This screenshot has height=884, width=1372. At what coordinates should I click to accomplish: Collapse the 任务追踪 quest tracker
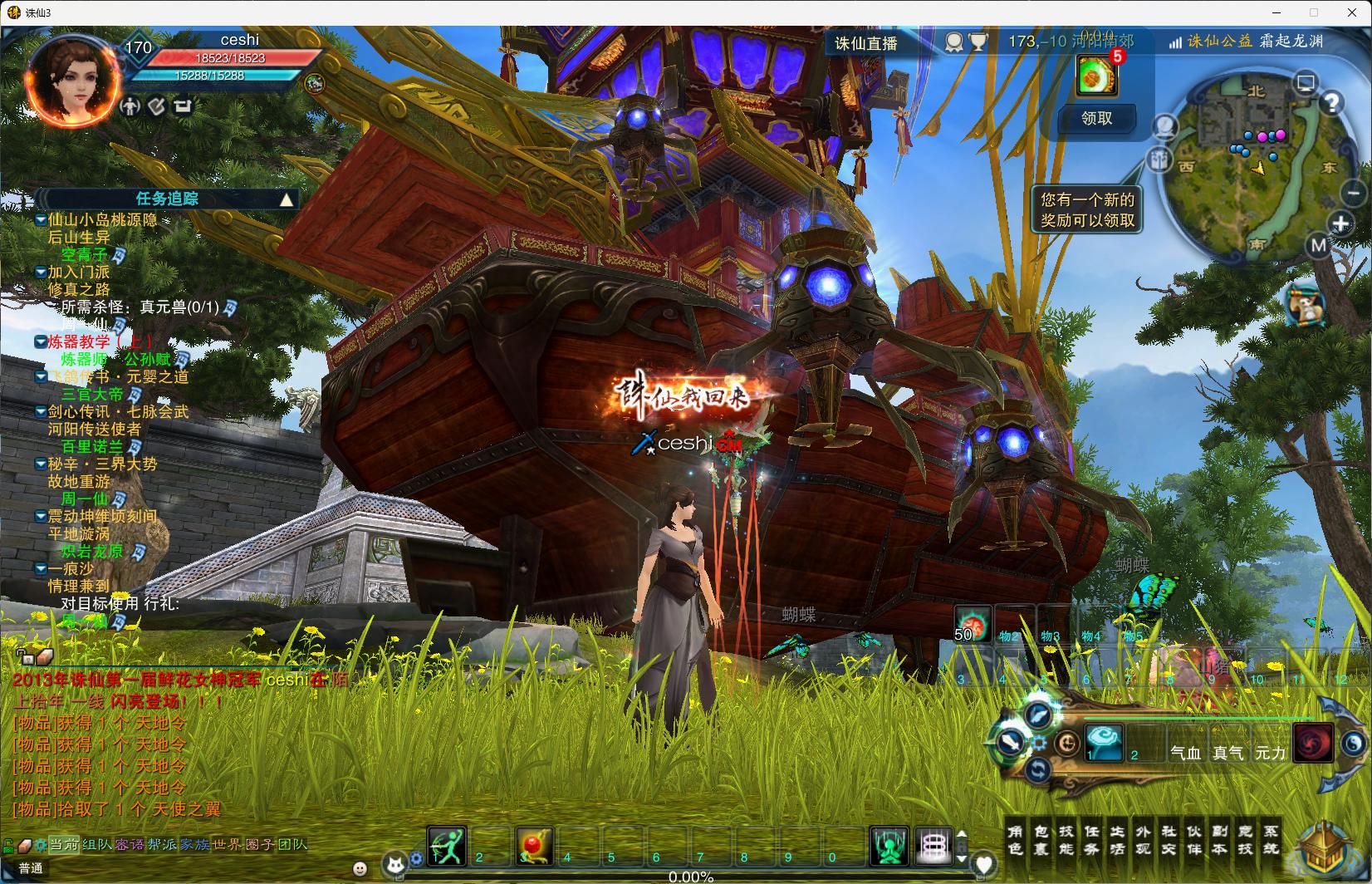pyautogui.click(x=287, y=199)
